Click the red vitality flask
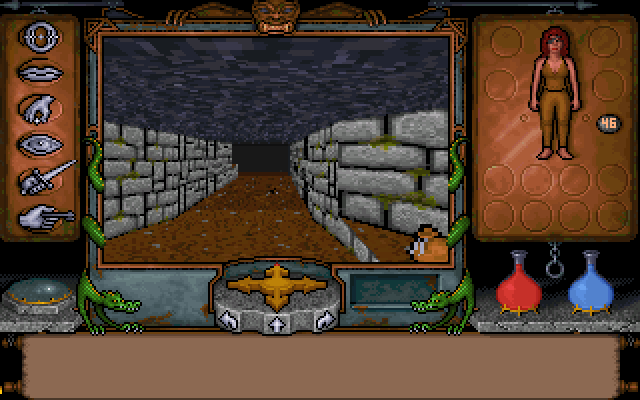The image size is (640, 400). tap(518, 283)
